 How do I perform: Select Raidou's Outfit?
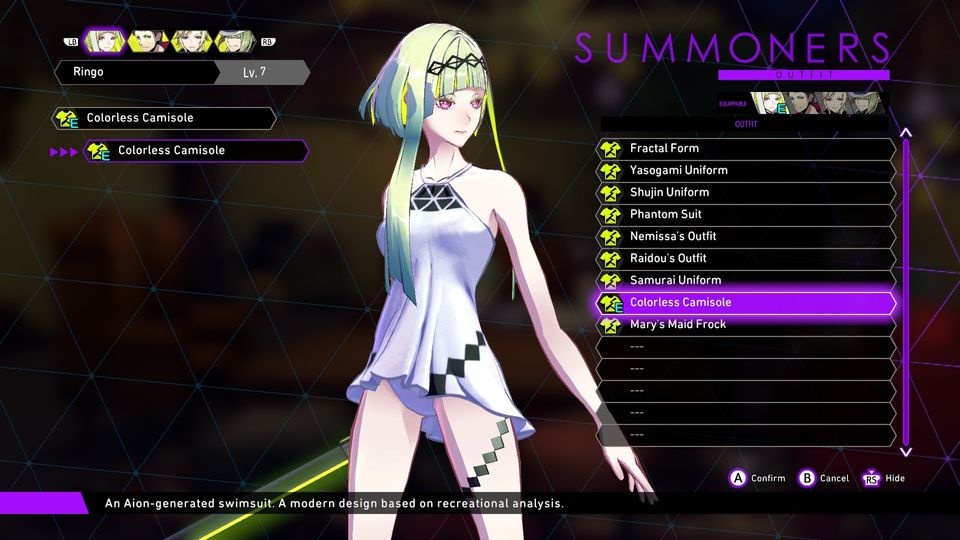[746, 258]
